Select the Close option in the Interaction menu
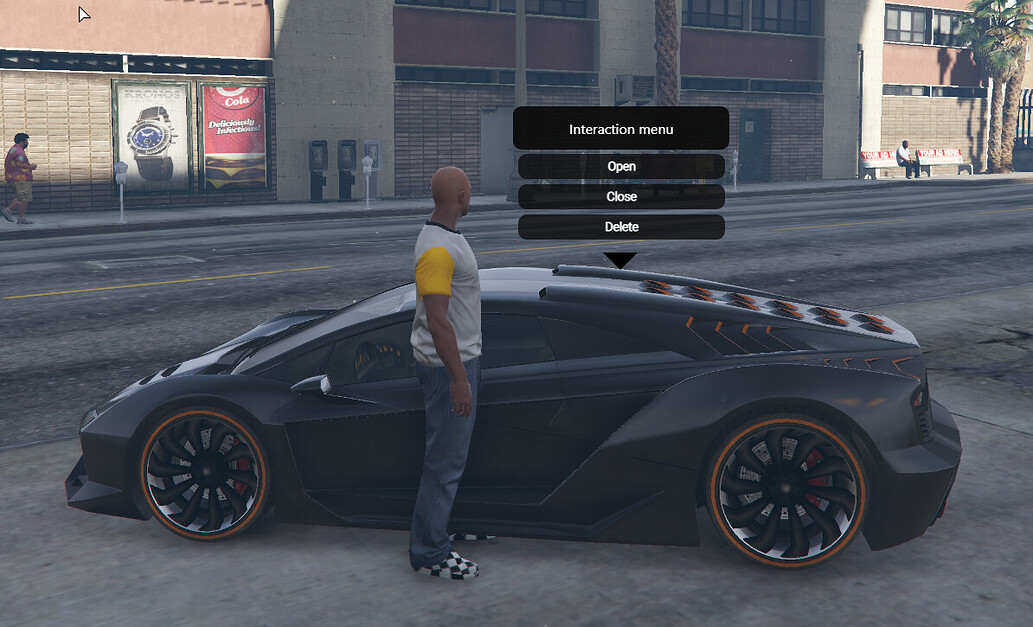The height and width of the screenshot is (627, 1033). pos(621,197)
